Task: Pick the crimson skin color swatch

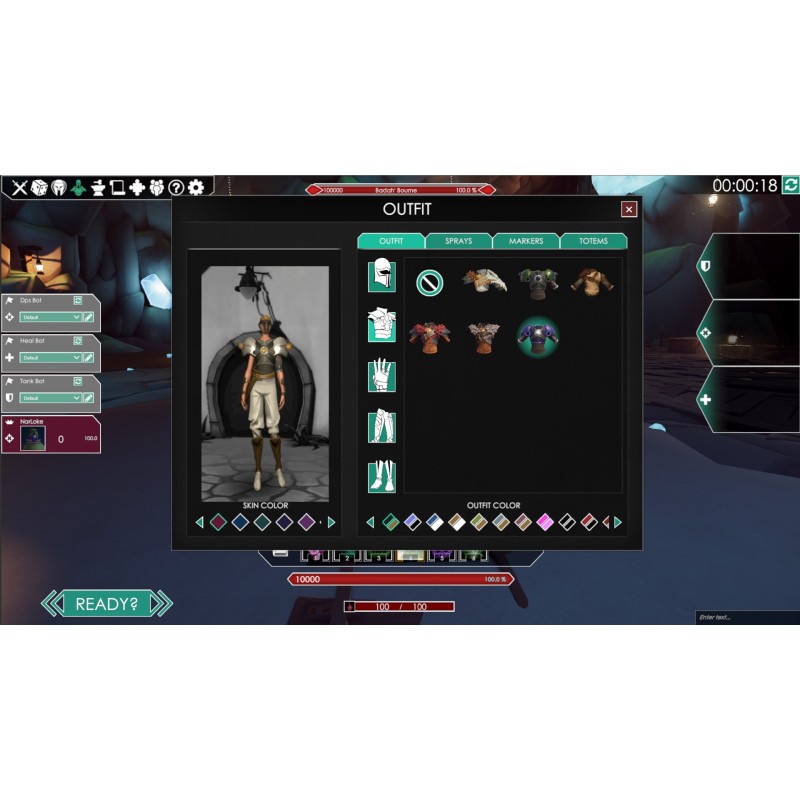Action: point(218,522)
